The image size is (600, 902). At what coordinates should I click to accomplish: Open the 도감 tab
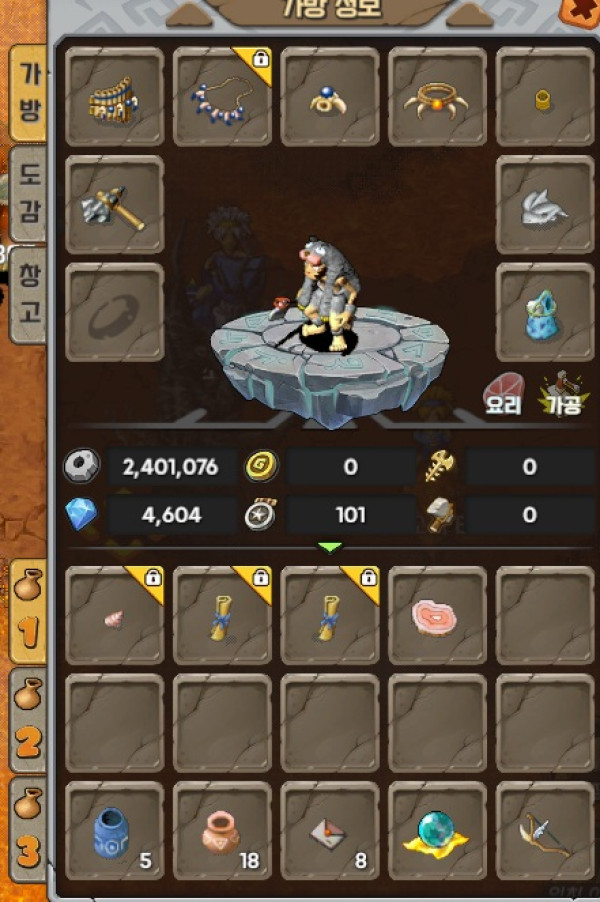click(29, 194)
